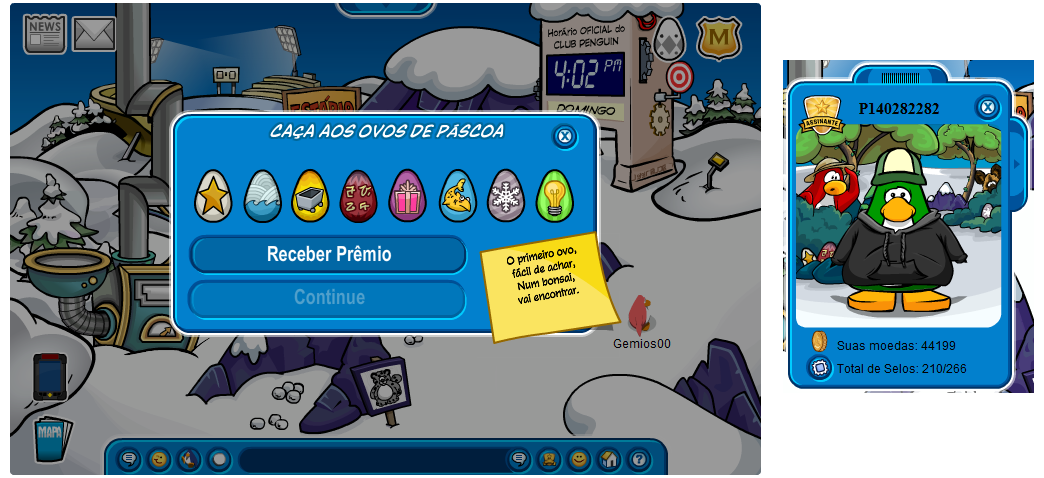The height and width of the screenshot is (478, 1044).
Task: Select the snowball throw button
Action: click(218, 459)
